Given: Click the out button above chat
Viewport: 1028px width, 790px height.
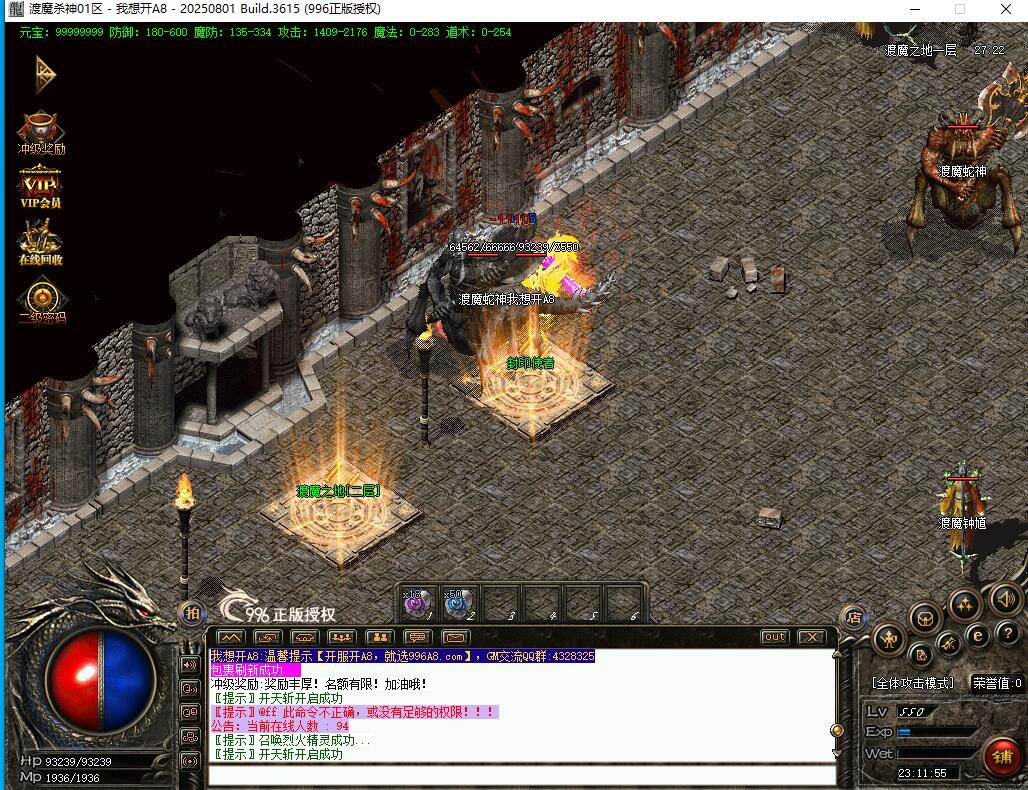Looking at the screenshot, I should click(774, 637).
